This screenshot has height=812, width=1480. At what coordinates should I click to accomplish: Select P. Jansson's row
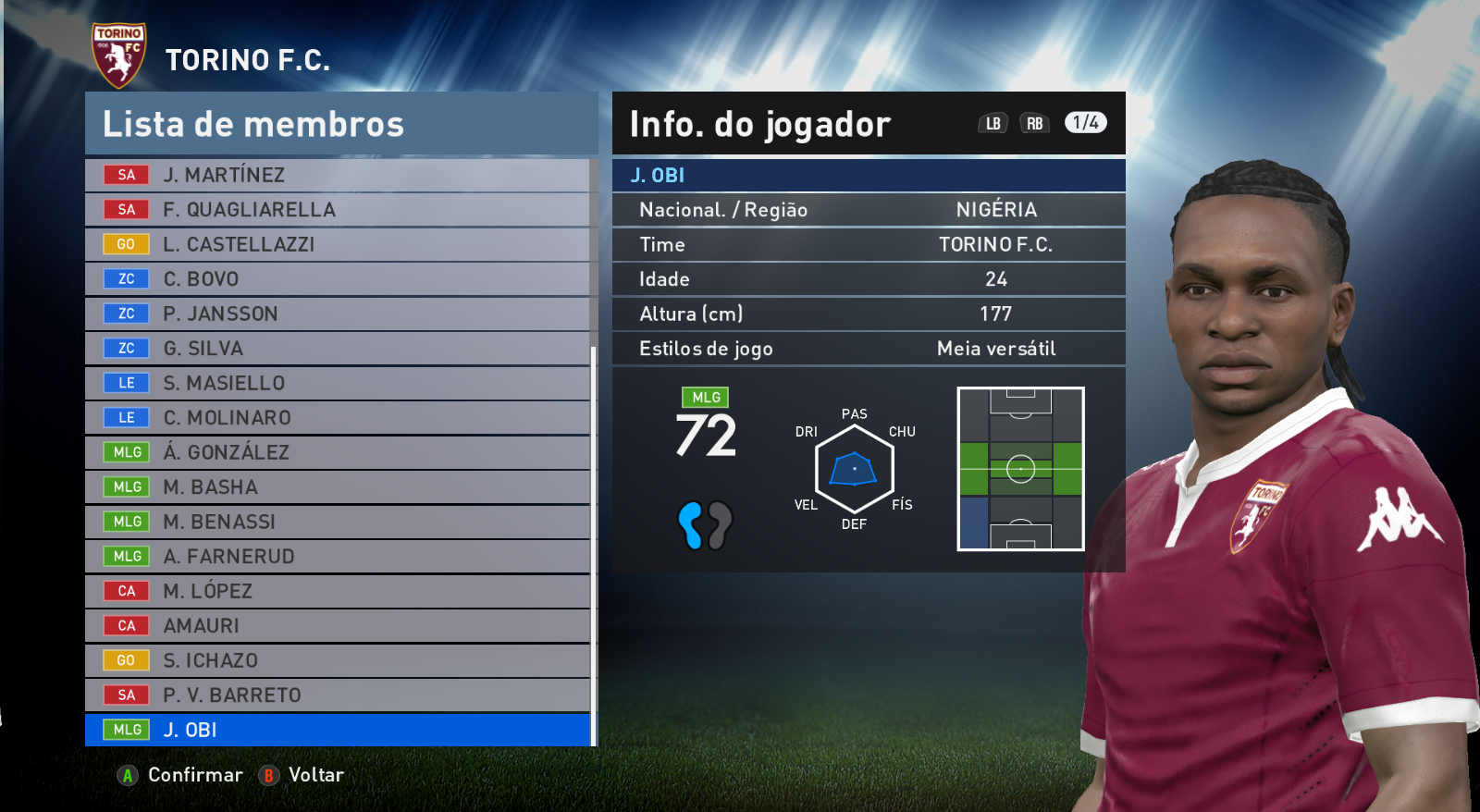(337, 314)
